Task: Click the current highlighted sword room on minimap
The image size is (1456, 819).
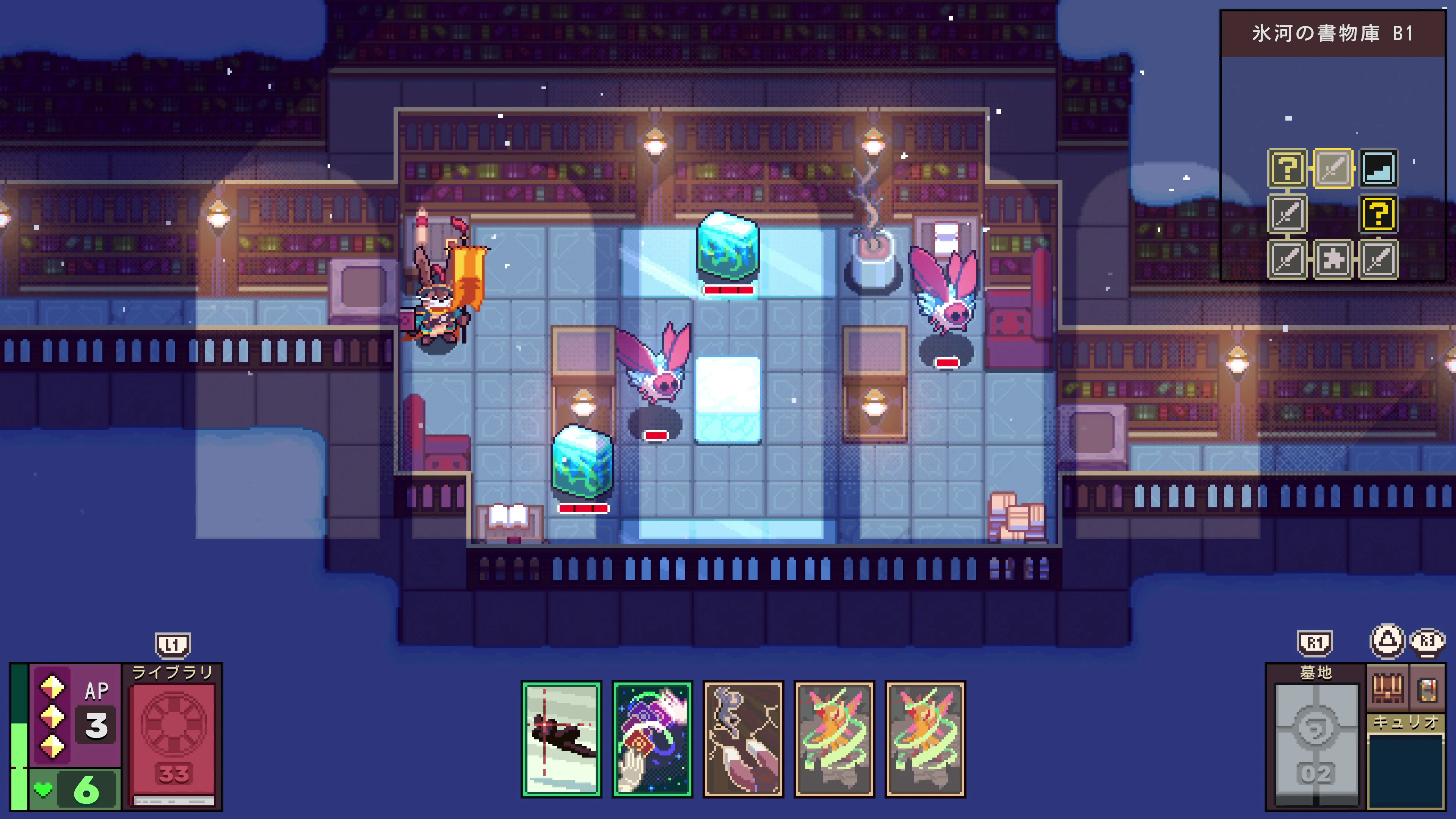Action: click(x=1334, y=169)
